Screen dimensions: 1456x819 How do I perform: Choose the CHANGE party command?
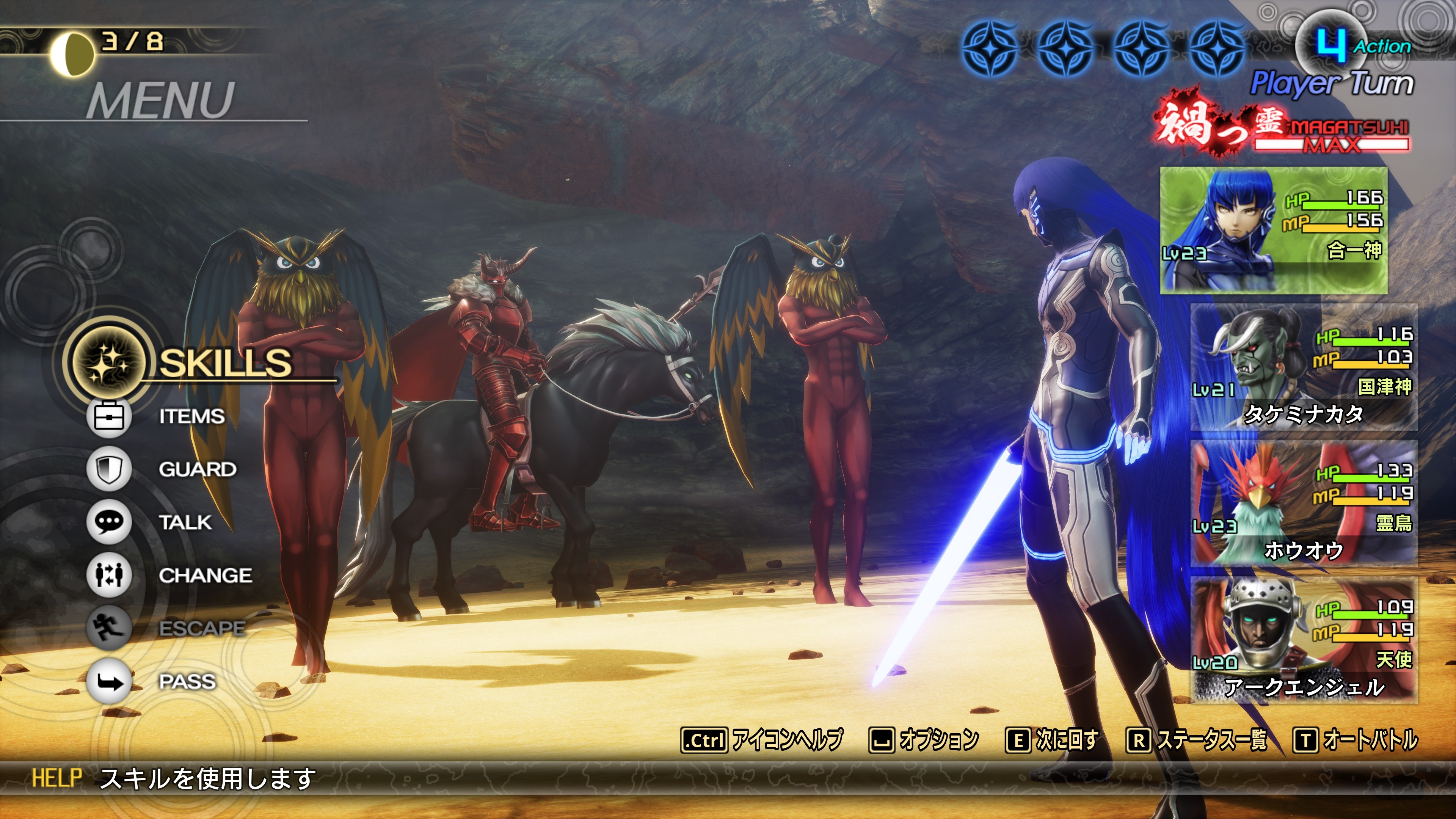click(x=205, y=576)
